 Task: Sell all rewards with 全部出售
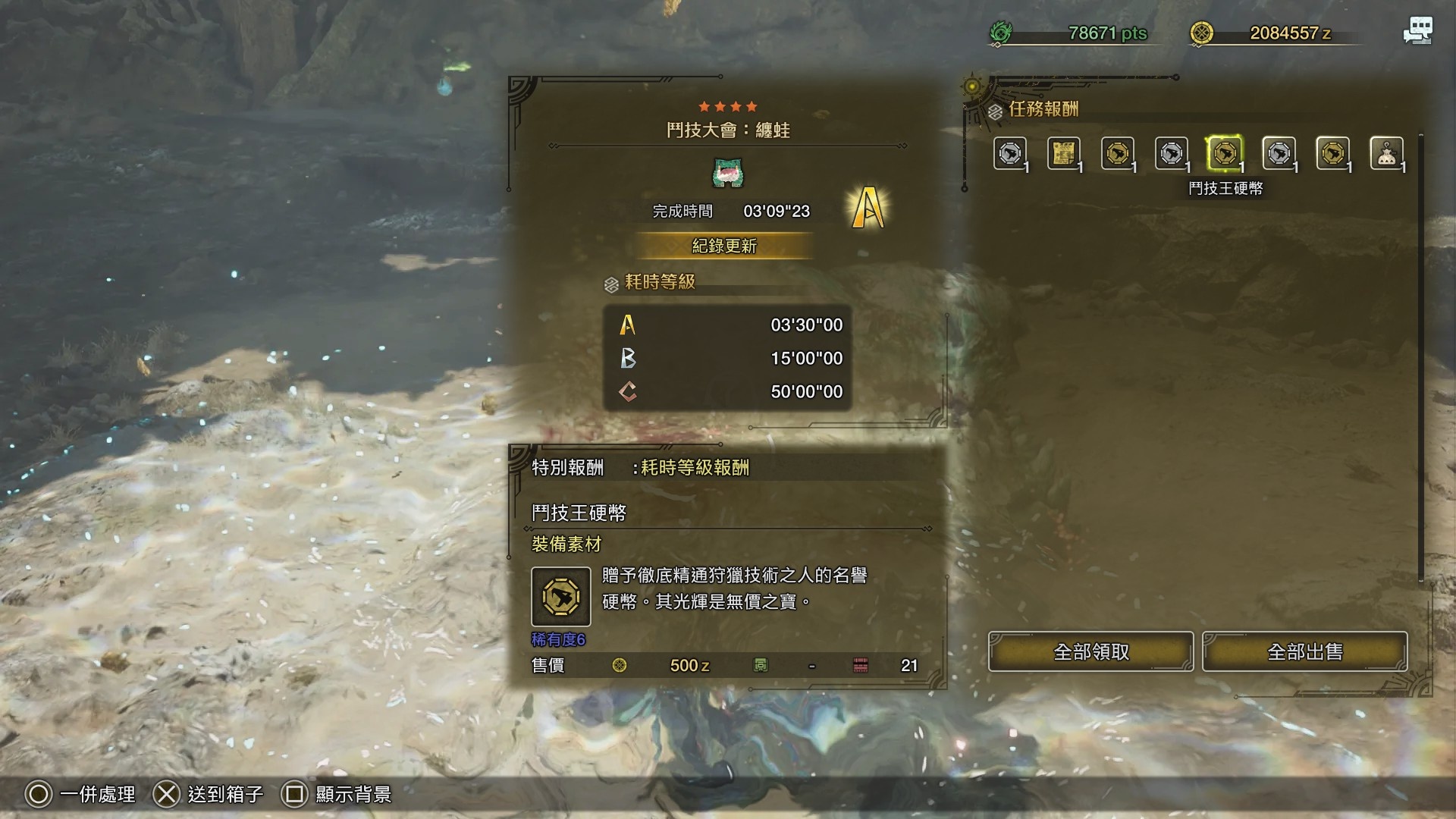pyautogui.click(x=1304, y=651)
